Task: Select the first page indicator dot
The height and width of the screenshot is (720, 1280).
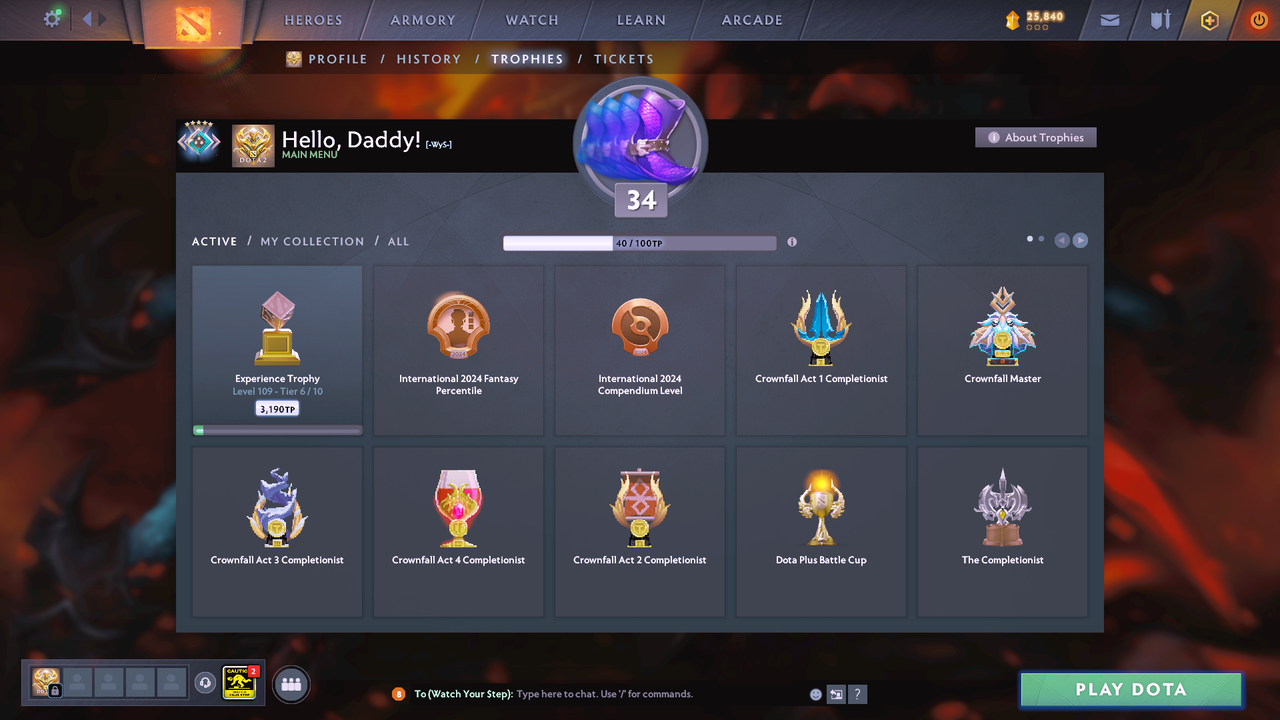Action: tap(1029, 239)
